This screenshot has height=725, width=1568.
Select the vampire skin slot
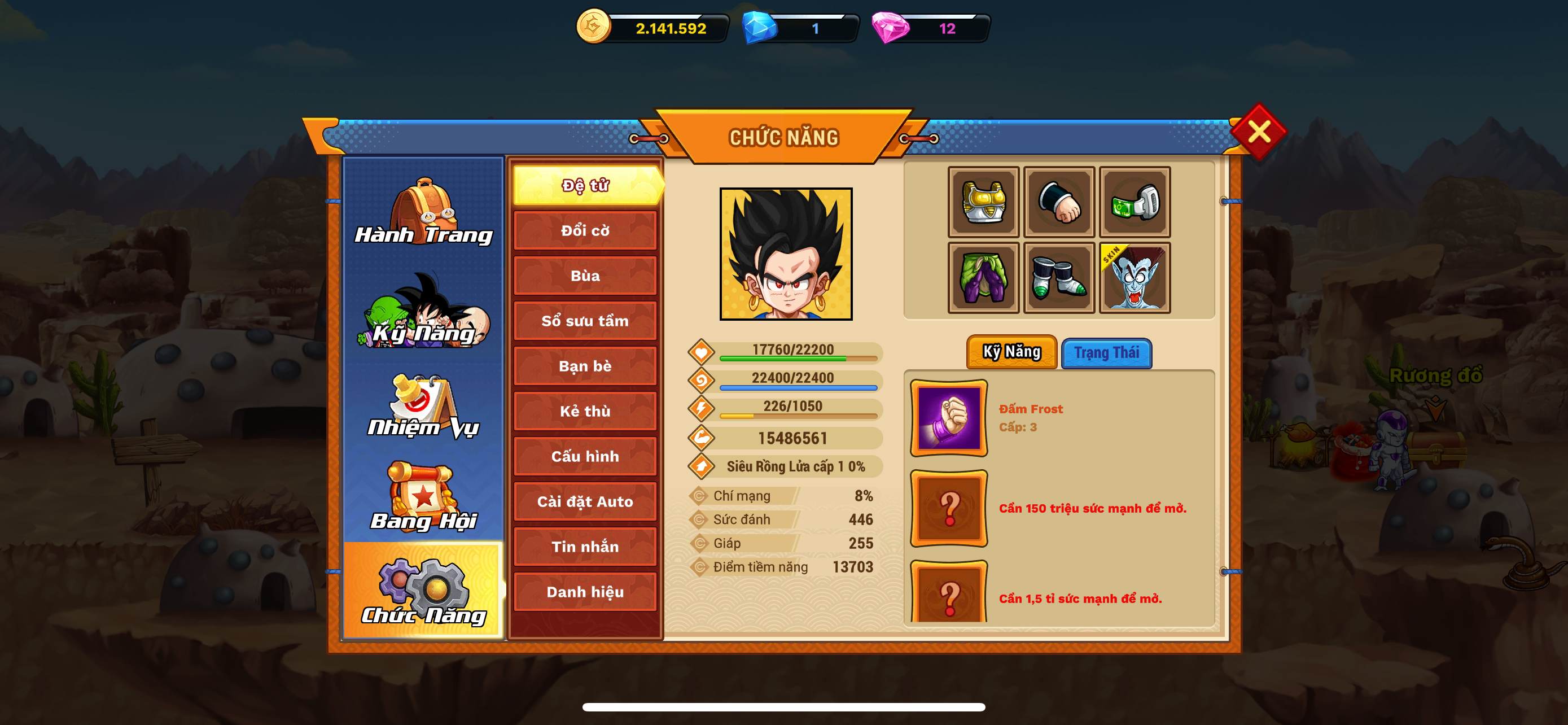pyautogui.click(x=1135, y=278)
